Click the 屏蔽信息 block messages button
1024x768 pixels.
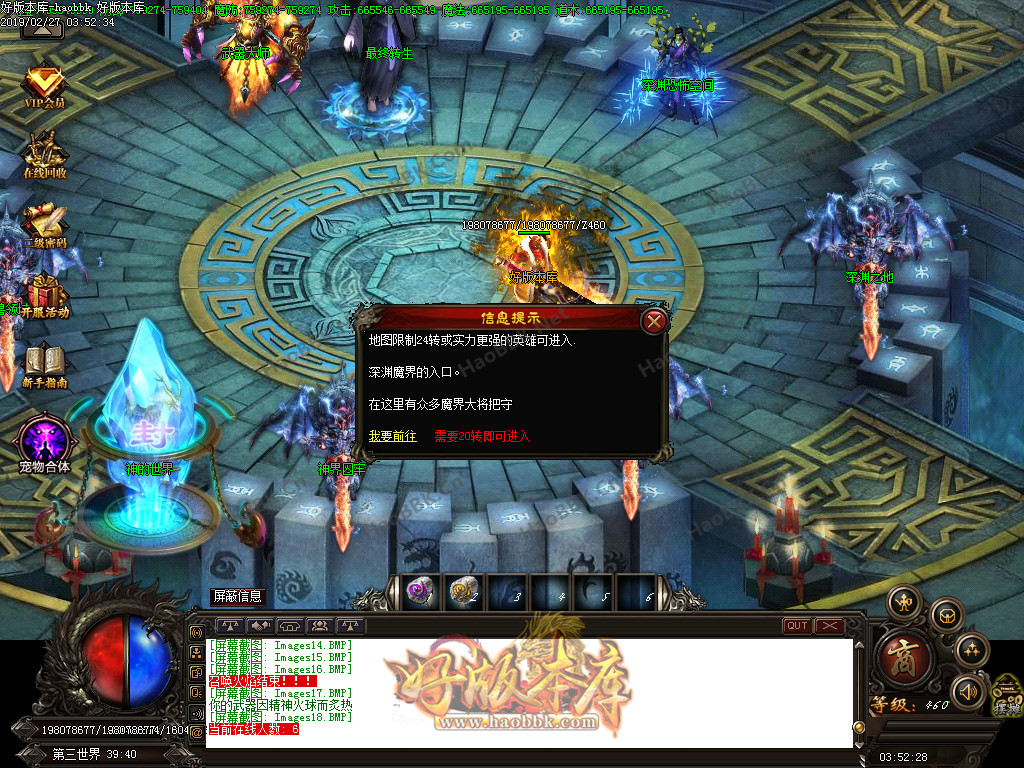pos(238,596)
